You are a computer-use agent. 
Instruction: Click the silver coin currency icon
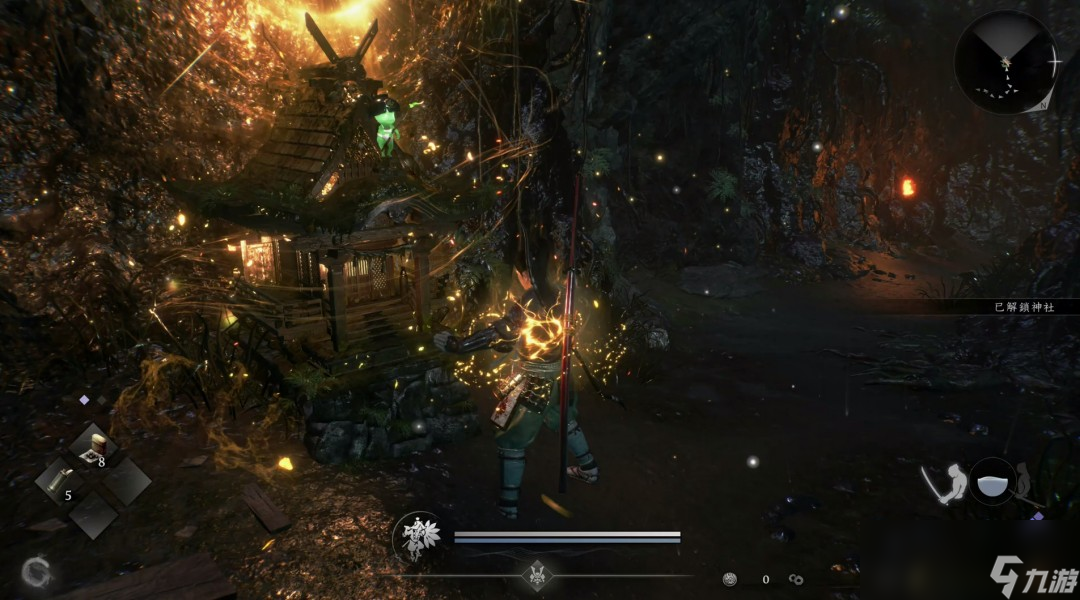click(x=731, y=578)
